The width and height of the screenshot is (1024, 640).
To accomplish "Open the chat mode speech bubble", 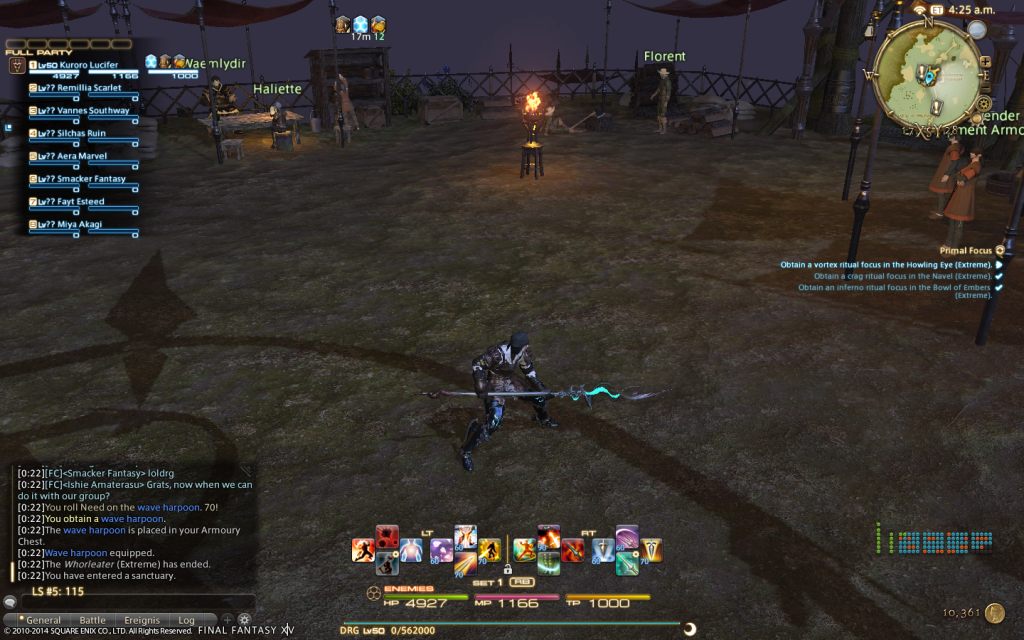I will pos(10,603).
